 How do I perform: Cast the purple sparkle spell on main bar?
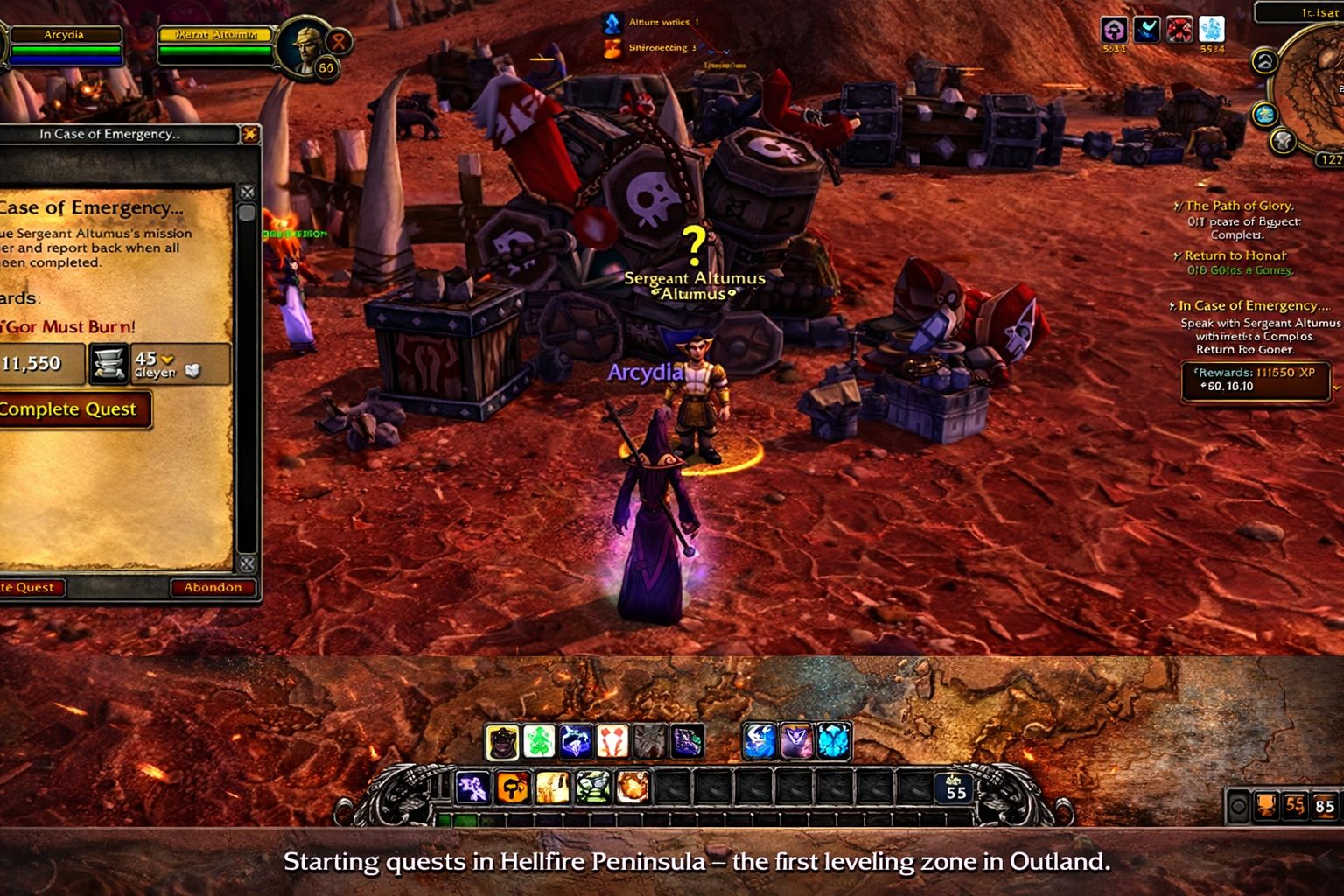pos(473,787)
